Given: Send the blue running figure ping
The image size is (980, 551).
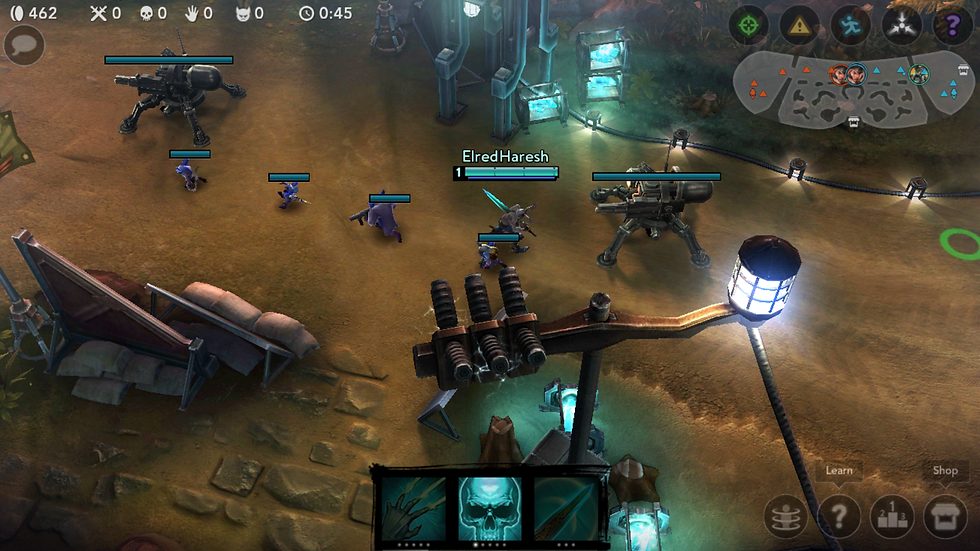Looking at the screenshot, I should [x=850, y=26].
